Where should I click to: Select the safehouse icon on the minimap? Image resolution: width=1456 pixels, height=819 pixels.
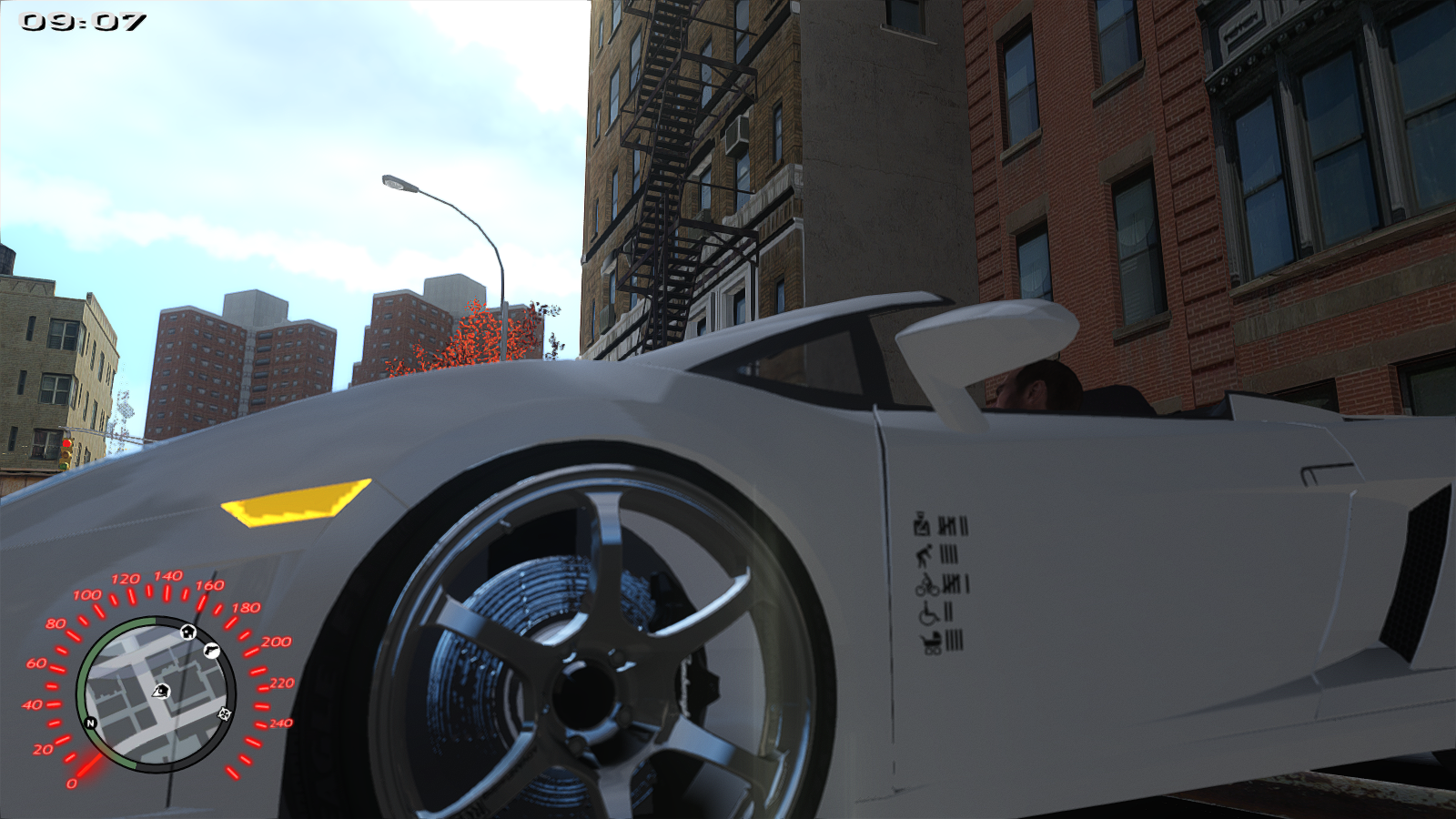(188, 632)
